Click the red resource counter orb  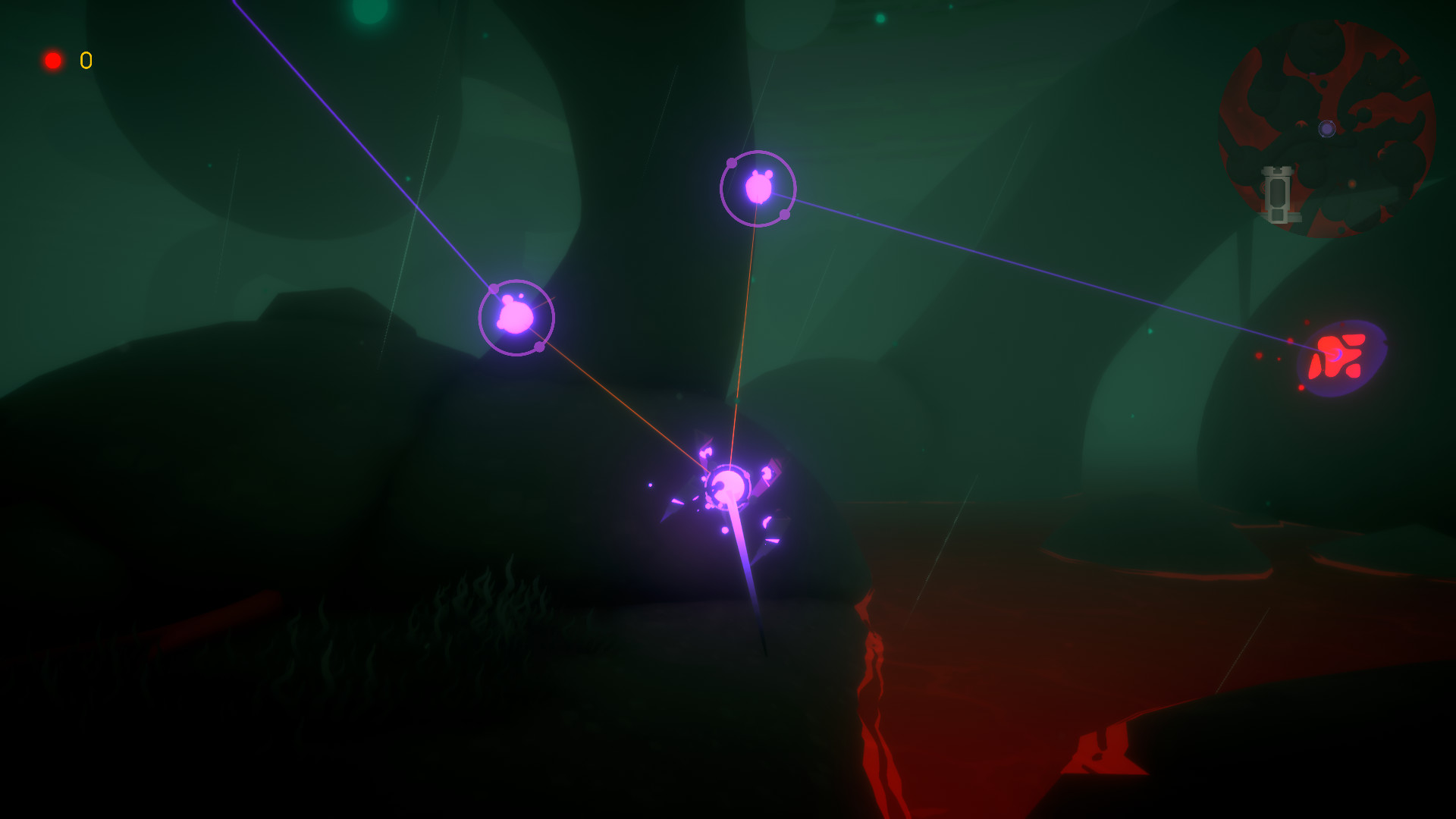[x=54, y=60]
